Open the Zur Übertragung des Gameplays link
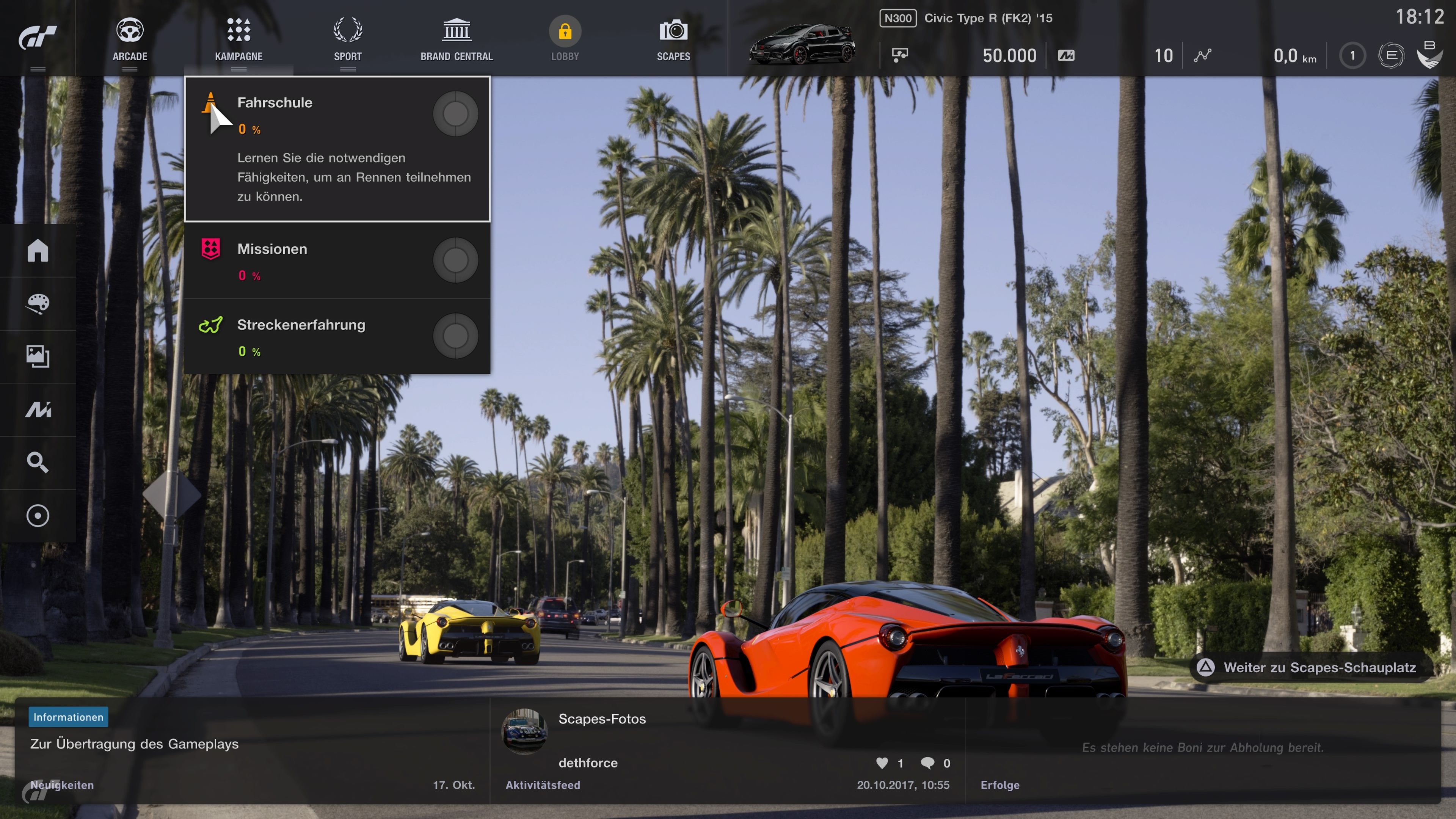1456x819 pixels. [135, 744]
